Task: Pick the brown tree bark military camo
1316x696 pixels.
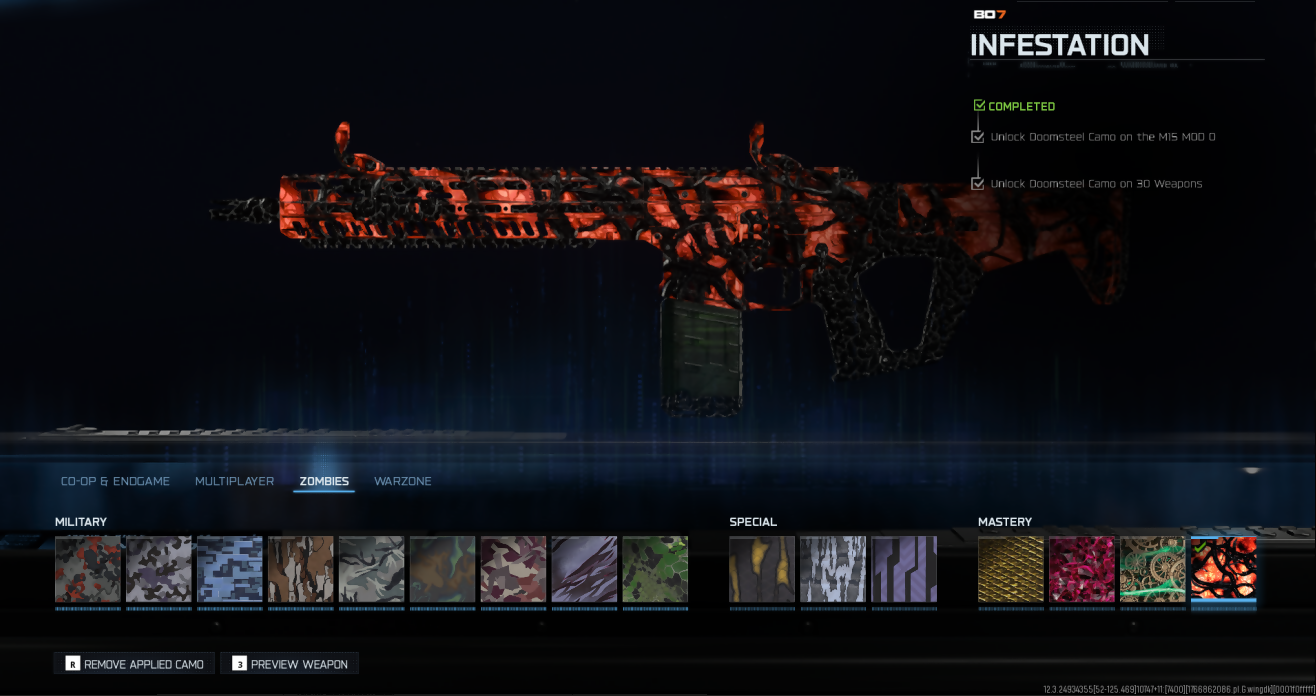Action: (301, 569)
